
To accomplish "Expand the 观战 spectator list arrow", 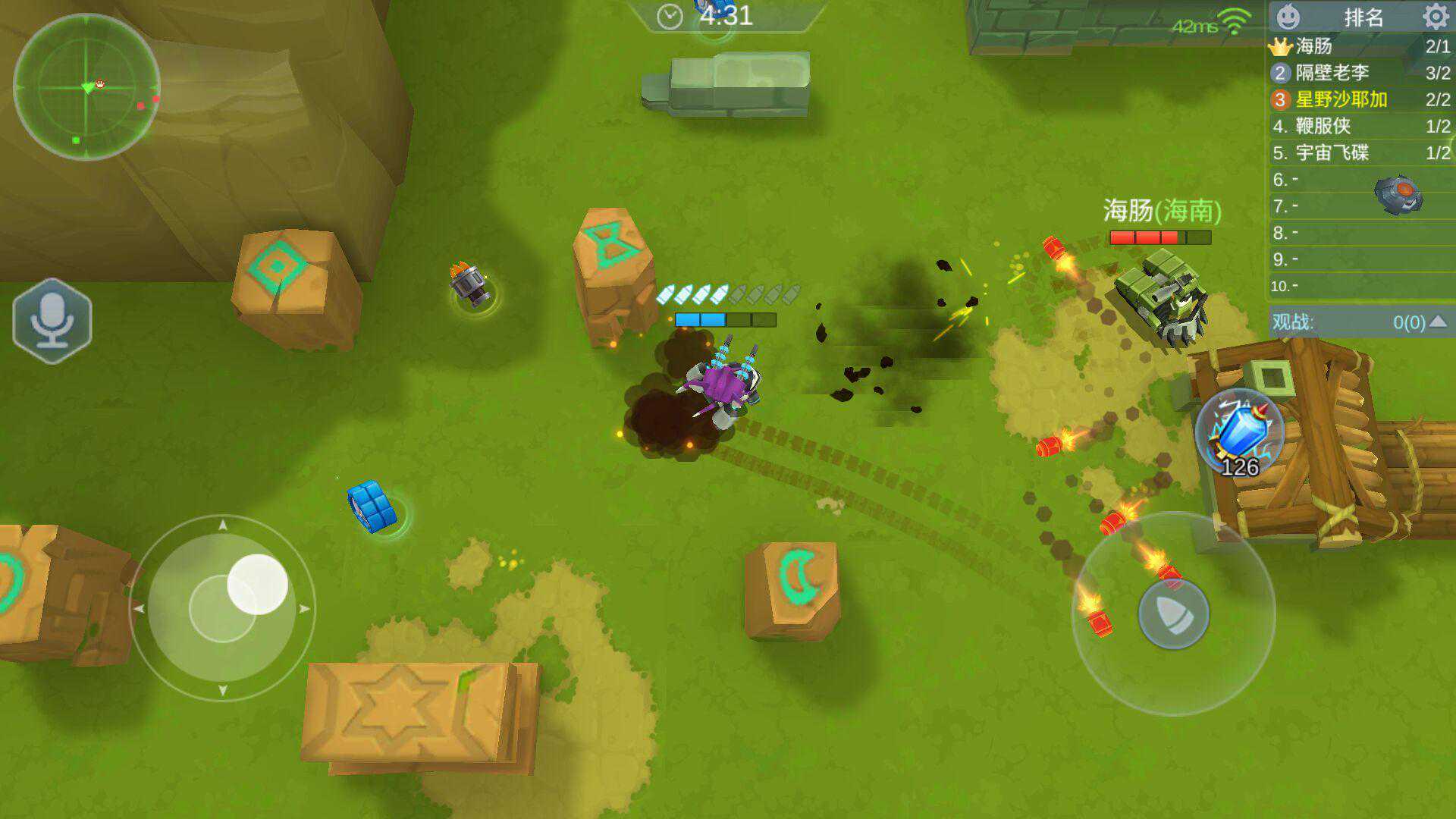I will coord(1438,322).
